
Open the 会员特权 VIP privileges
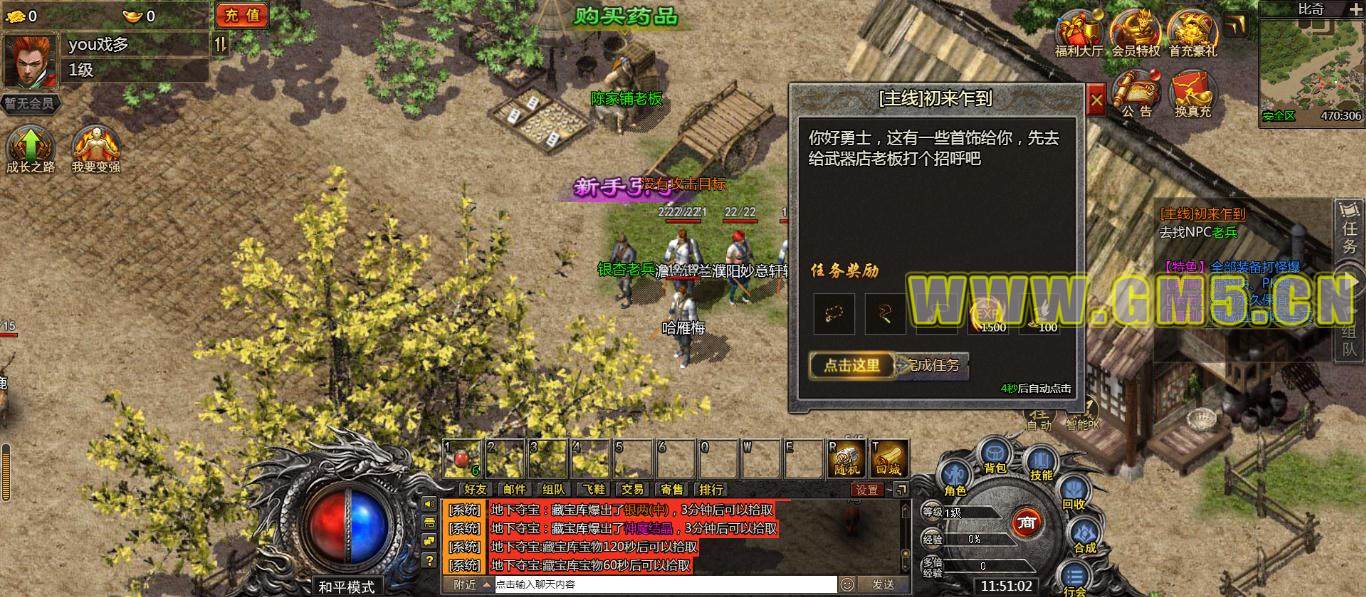pyautogui.click(x=1135, y=32)
